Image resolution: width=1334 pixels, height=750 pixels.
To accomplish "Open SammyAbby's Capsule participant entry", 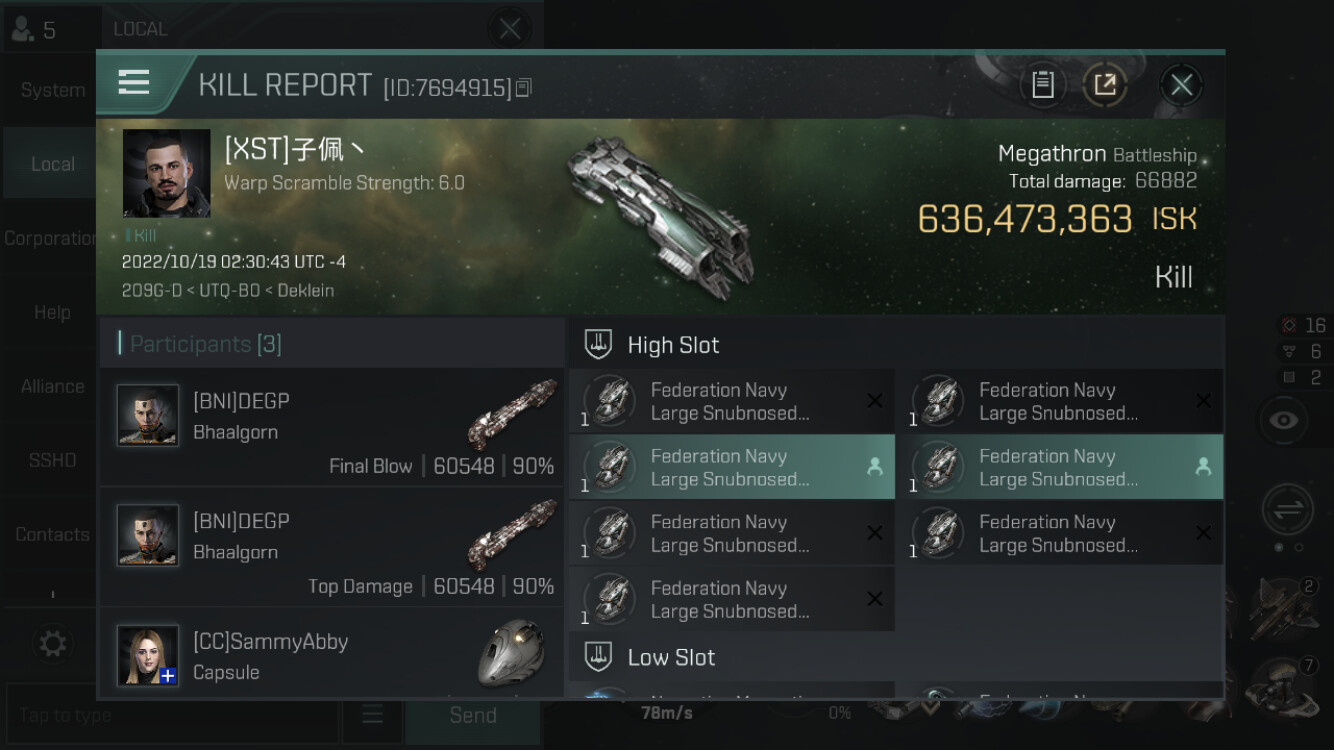I will pyautogui.click(x=332, y=655).
